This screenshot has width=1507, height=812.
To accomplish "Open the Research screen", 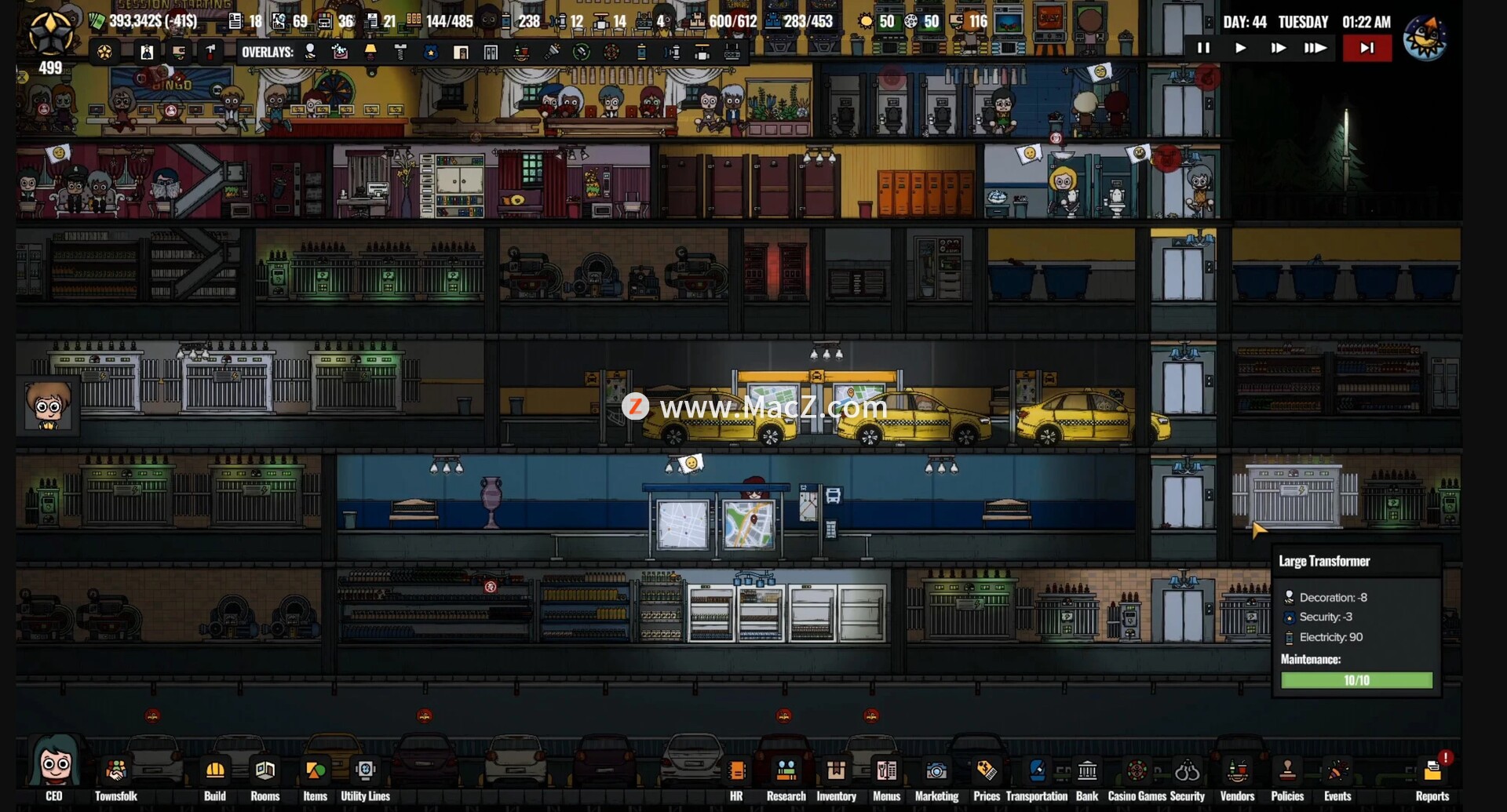I will (x=786, y=772).
